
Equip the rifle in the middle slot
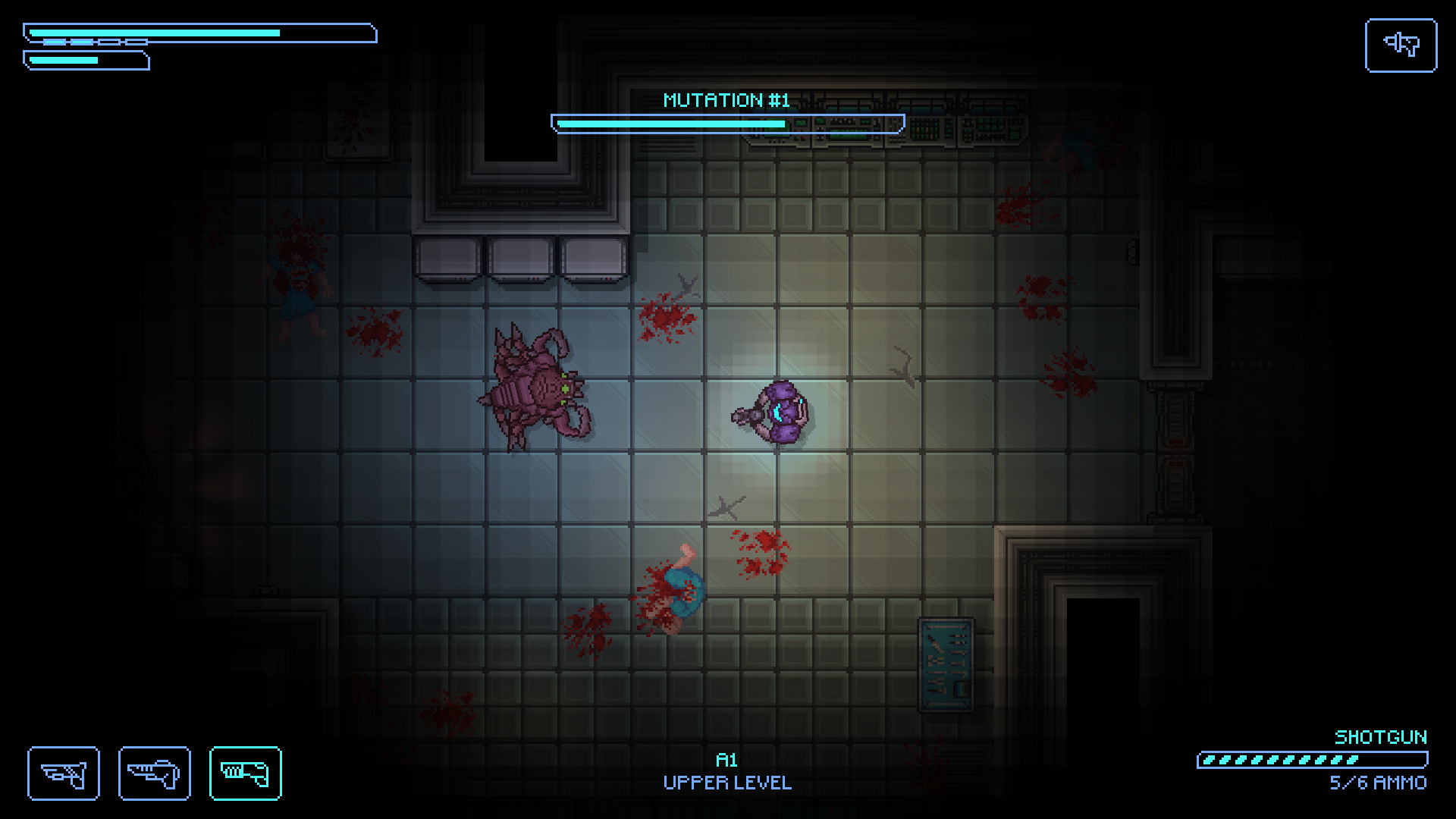click(154, 773)
